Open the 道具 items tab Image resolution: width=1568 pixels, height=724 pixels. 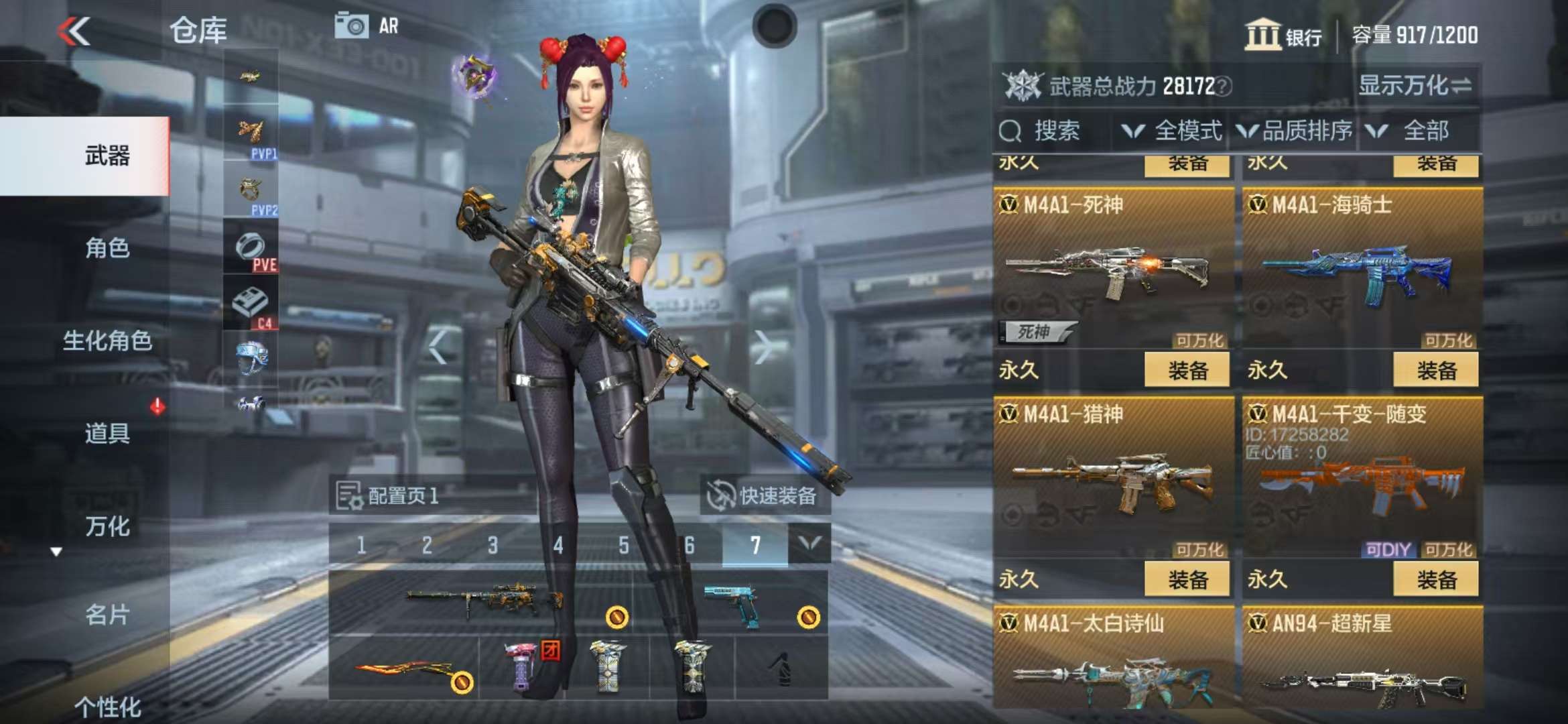pos(107,433)
